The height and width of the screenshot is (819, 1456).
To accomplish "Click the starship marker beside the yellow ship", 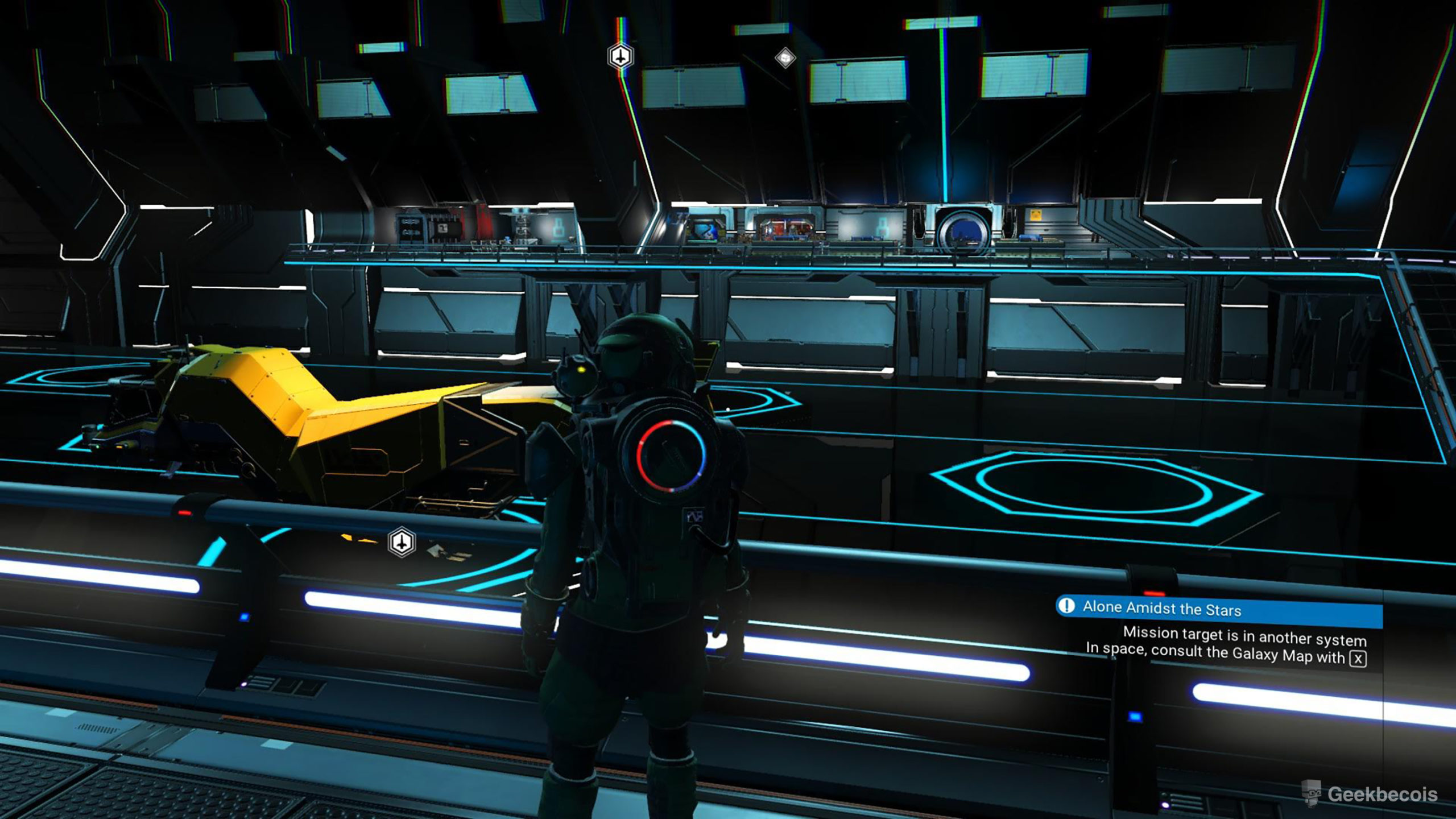I will (x=402, y=542).
